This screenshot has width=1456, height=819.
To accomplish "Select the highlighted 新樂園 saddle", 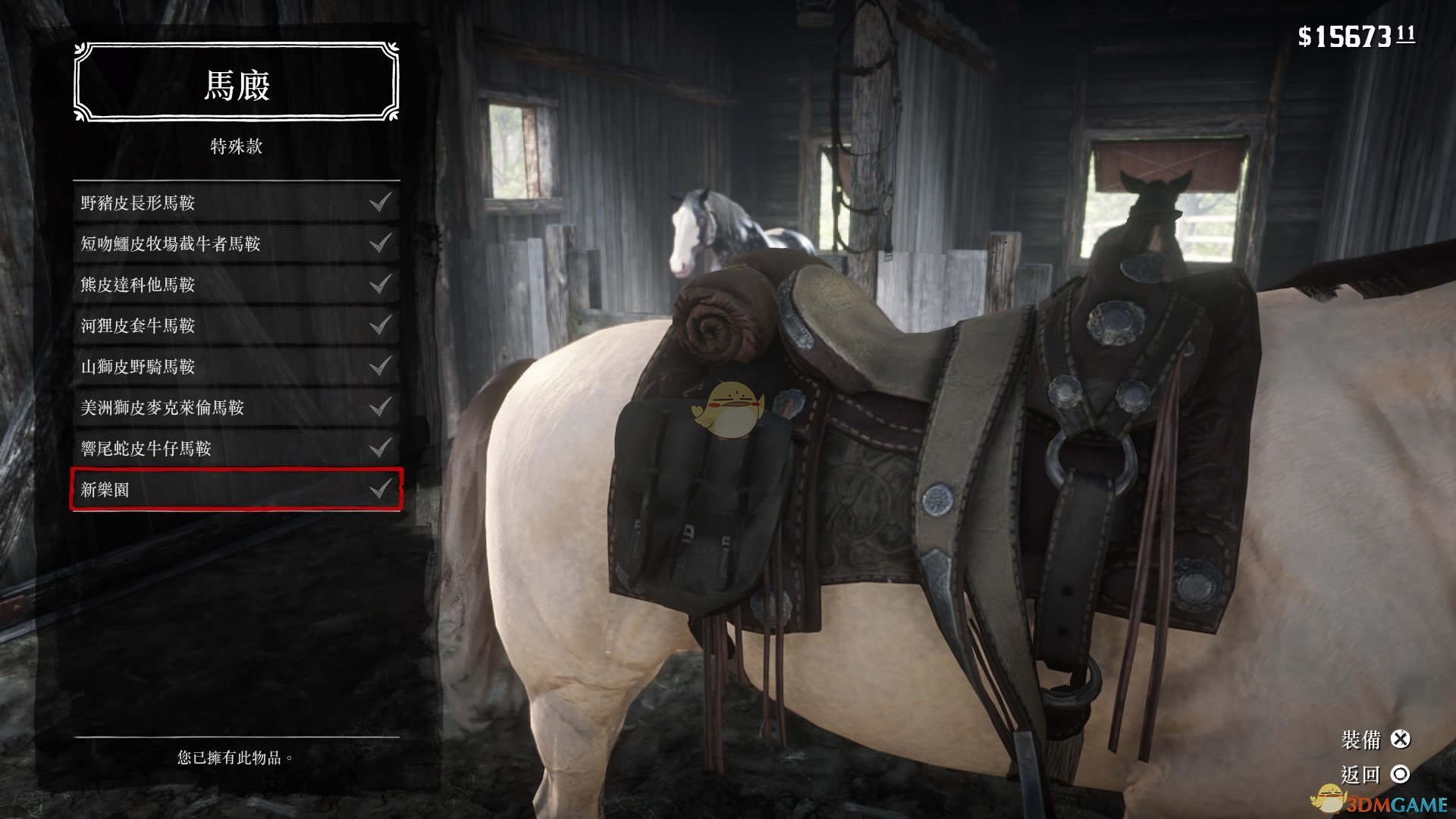I will [236, 489].
